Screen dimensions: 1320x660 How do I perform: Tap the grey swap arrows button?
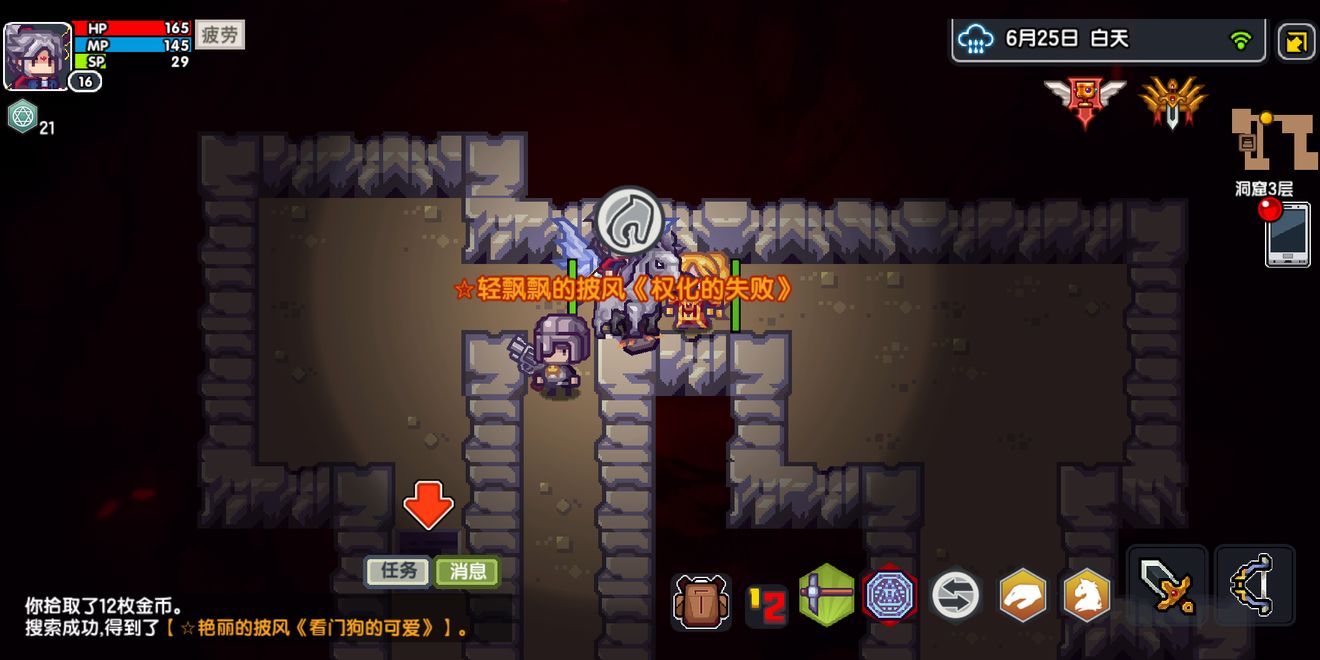point(956,596)
